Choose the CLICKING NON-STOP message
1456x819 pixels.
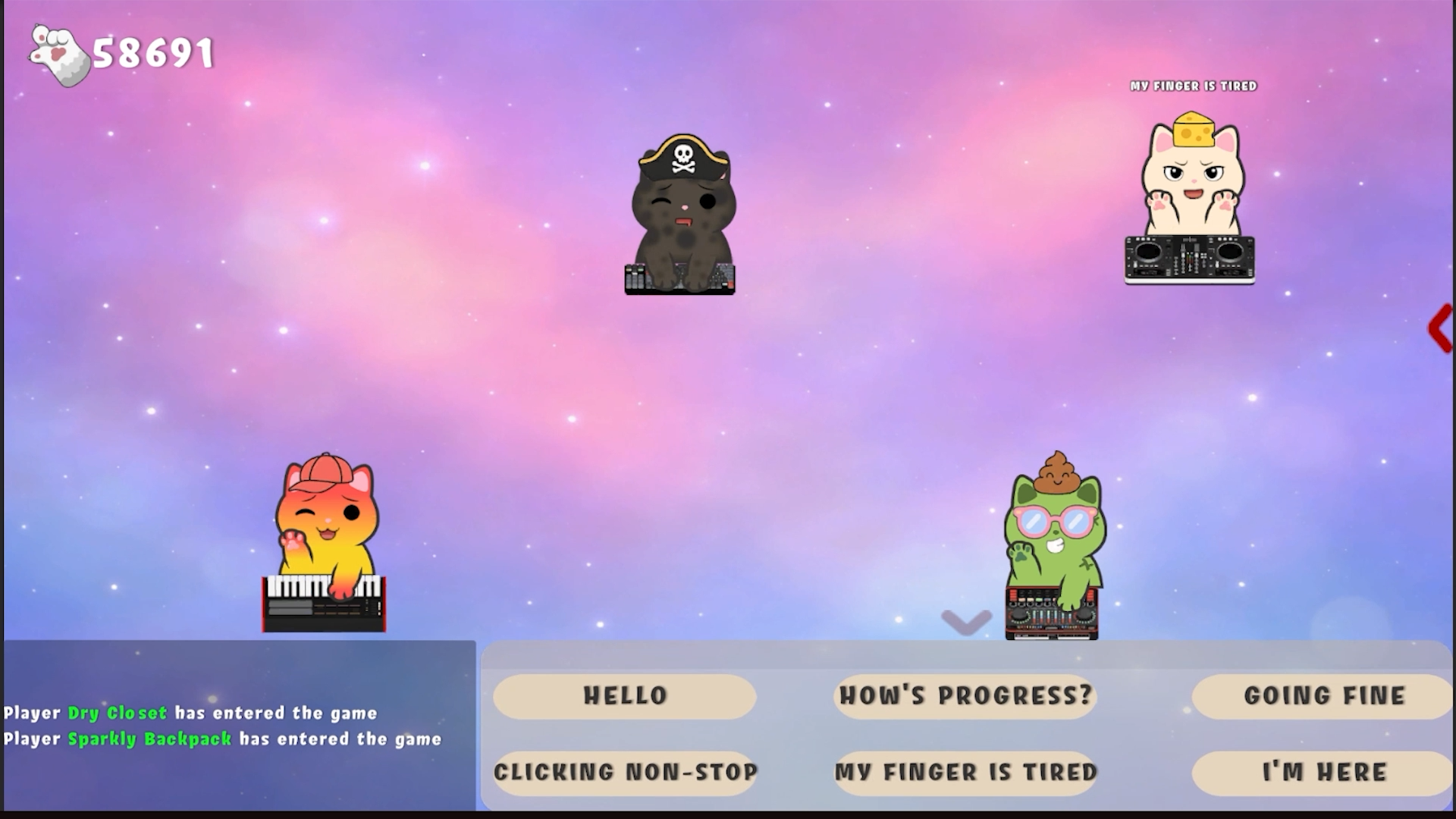click(x=624, y=772)
